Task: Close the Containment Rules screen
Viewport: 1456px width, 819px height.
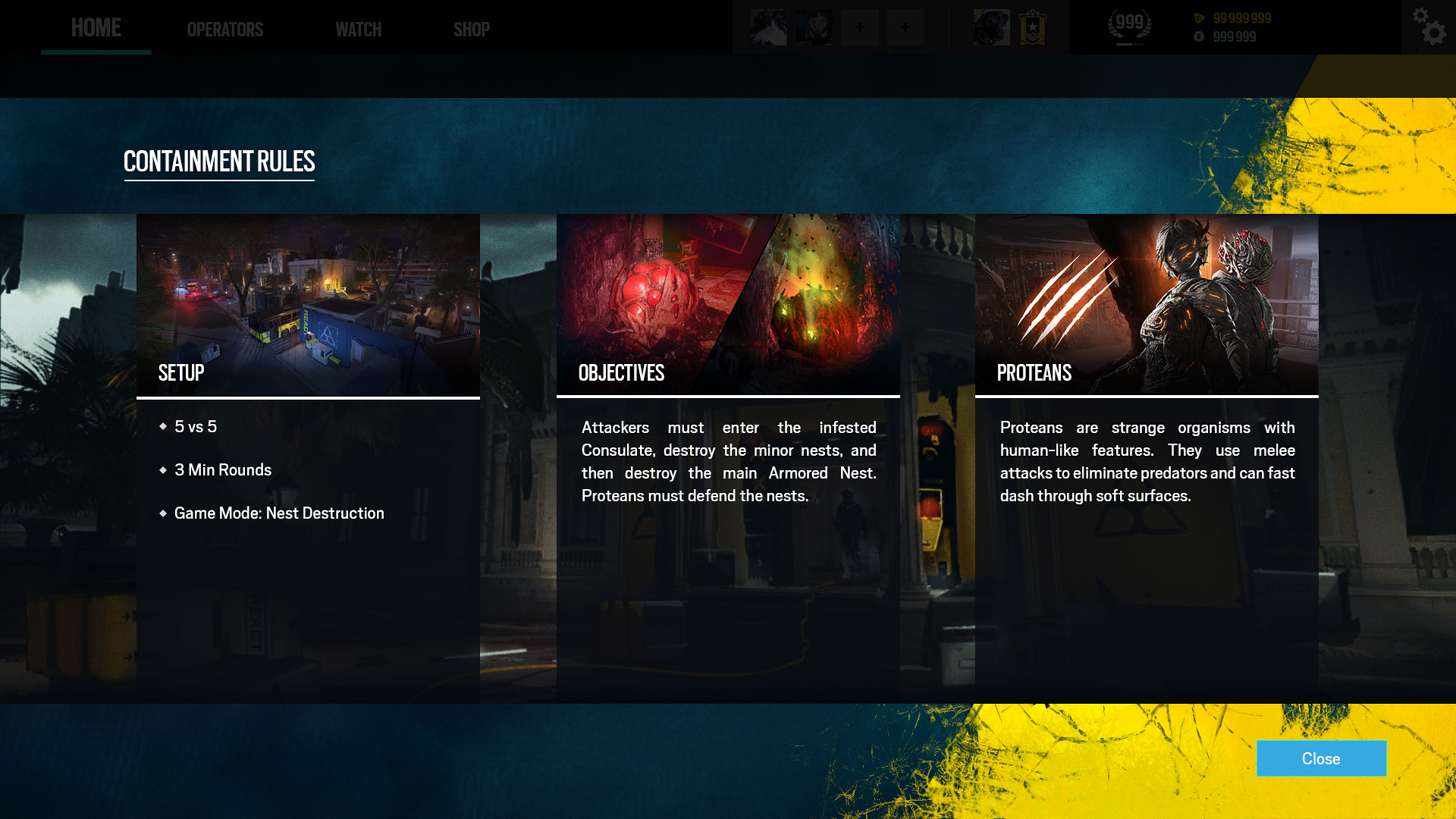Action: (1321, 758)
